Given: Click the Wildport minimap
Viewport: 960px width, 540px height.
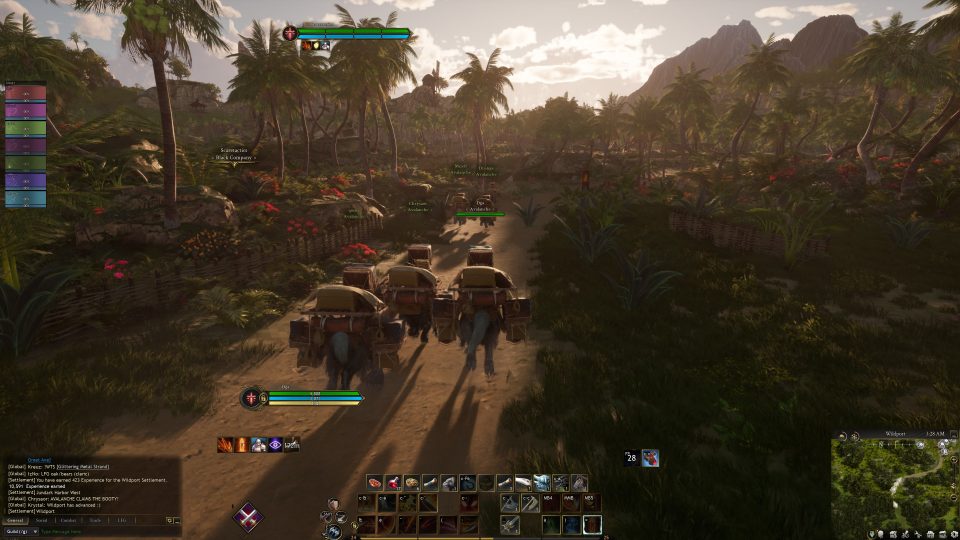Looking at the screenshot, I should click(894, 483).
